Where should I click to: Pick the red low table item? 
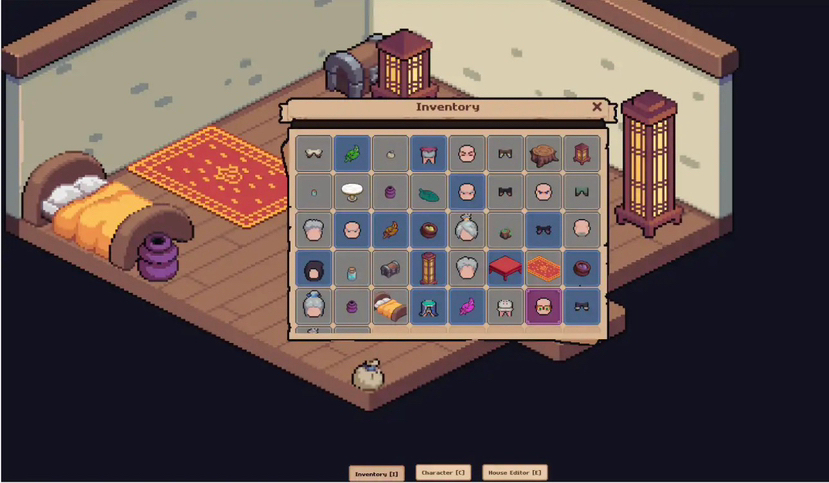click(506, 268)
